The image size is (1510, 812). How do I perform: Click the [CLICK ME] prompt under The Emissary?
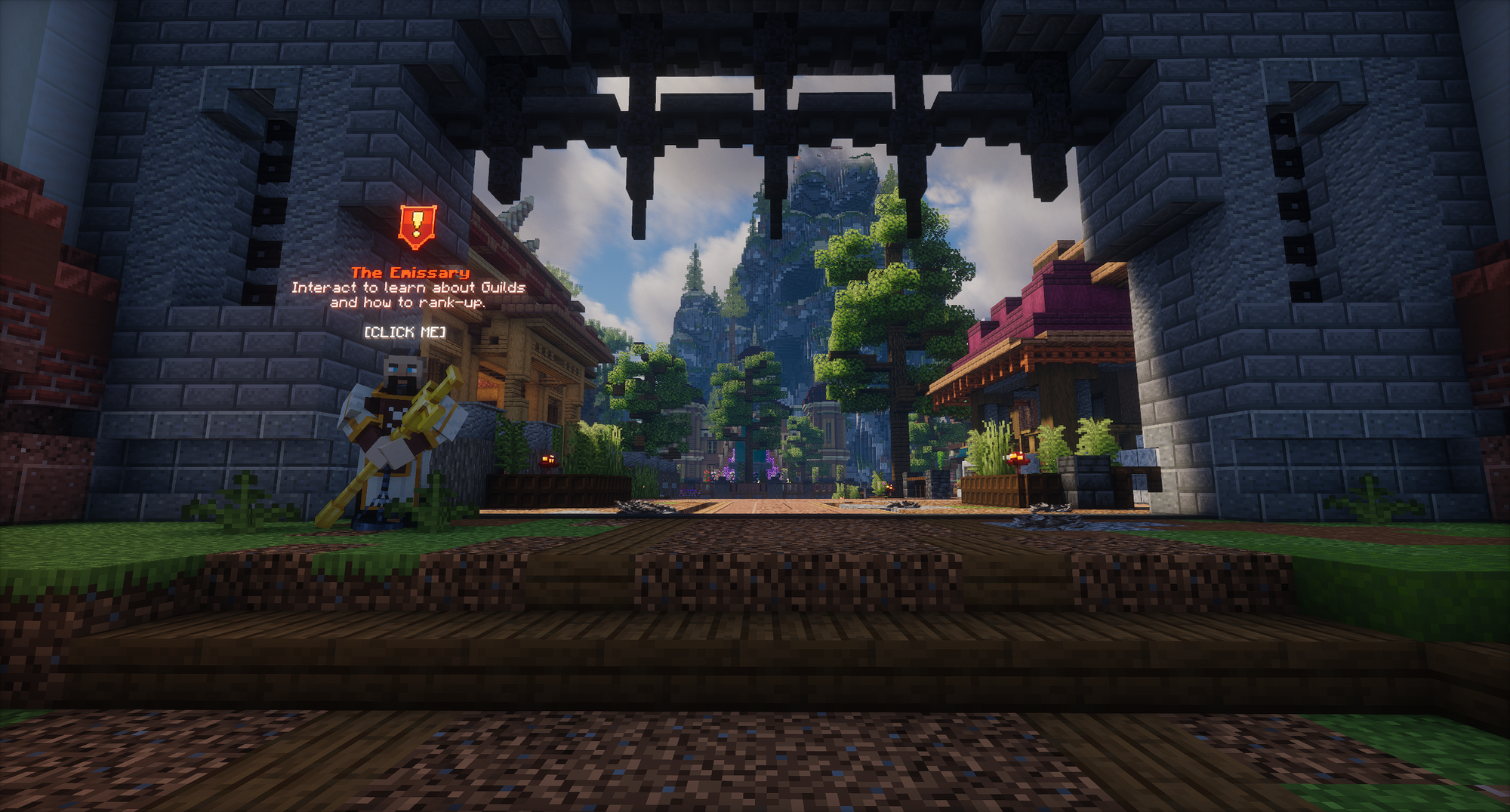point(405,332)
